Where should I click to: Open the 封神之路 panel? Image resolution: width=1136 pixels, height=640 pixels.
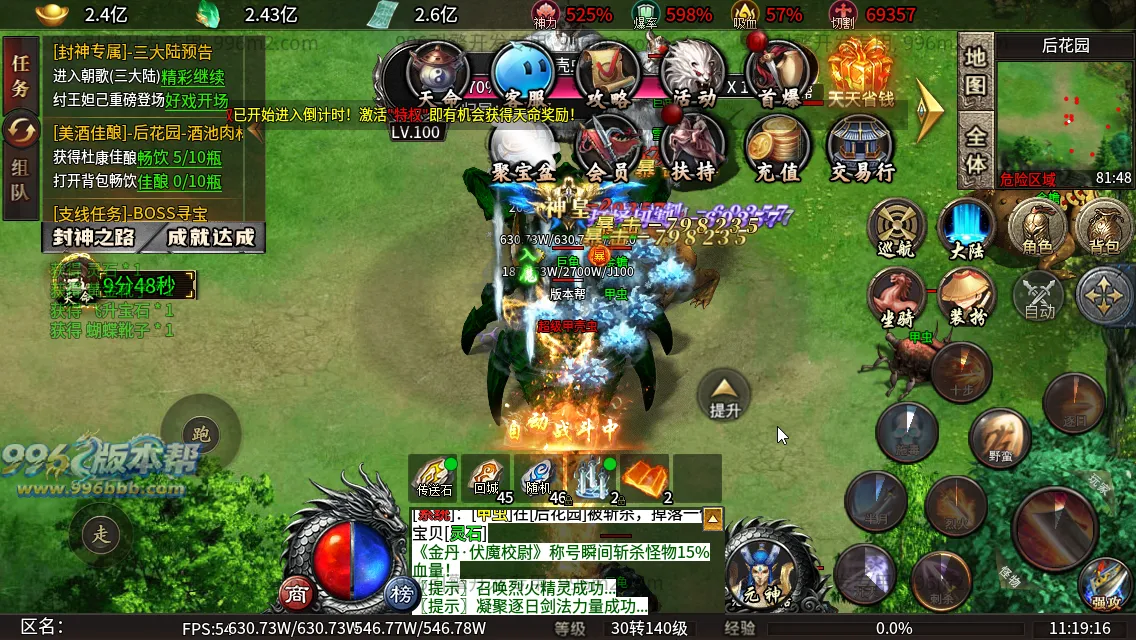pyautogui.click(x=95, y=237)
